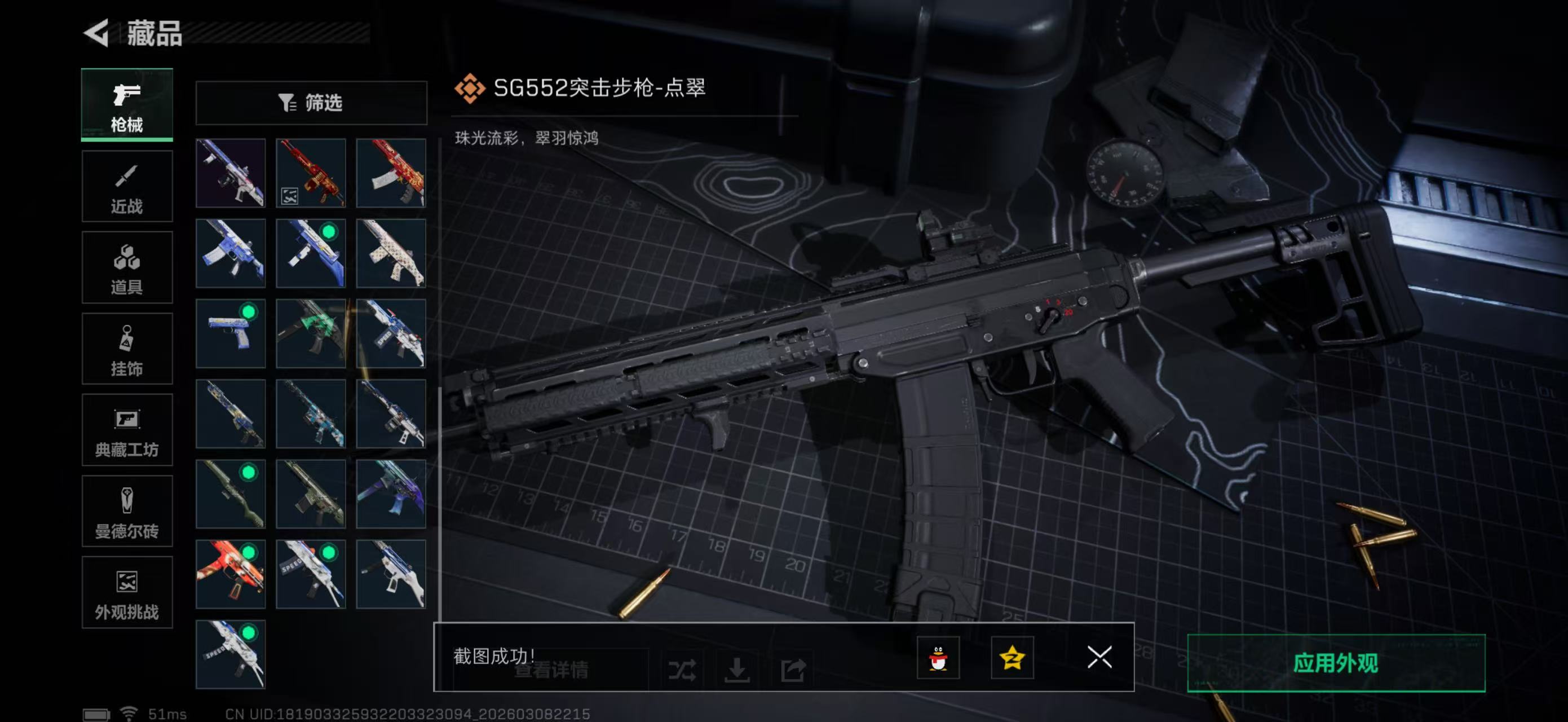Switch to the 枪械 firearms tab
The image size is (1568, 722).
127,105
